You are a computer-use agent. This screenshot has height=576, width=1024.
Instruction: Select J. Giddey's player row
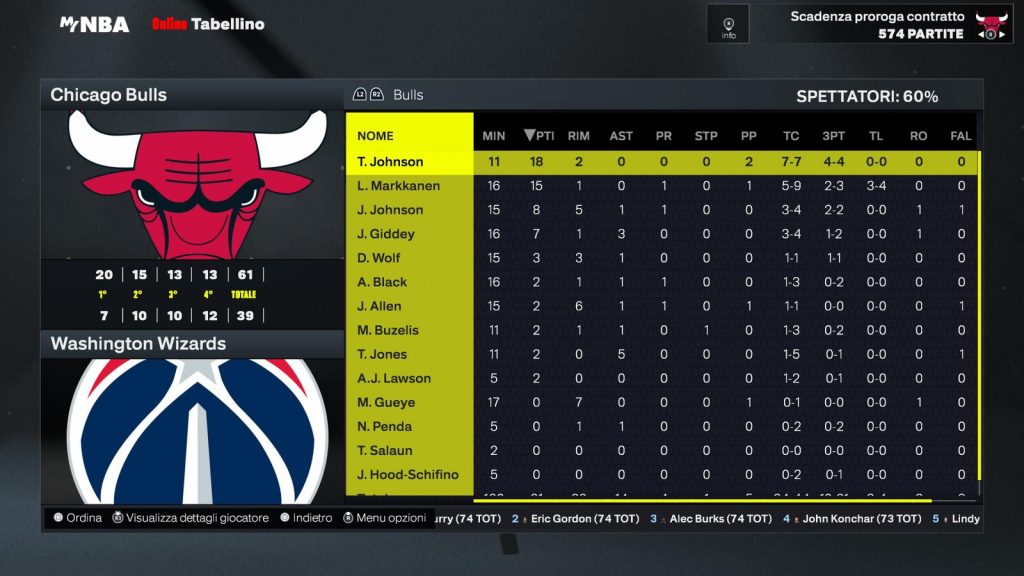point(386,234)
